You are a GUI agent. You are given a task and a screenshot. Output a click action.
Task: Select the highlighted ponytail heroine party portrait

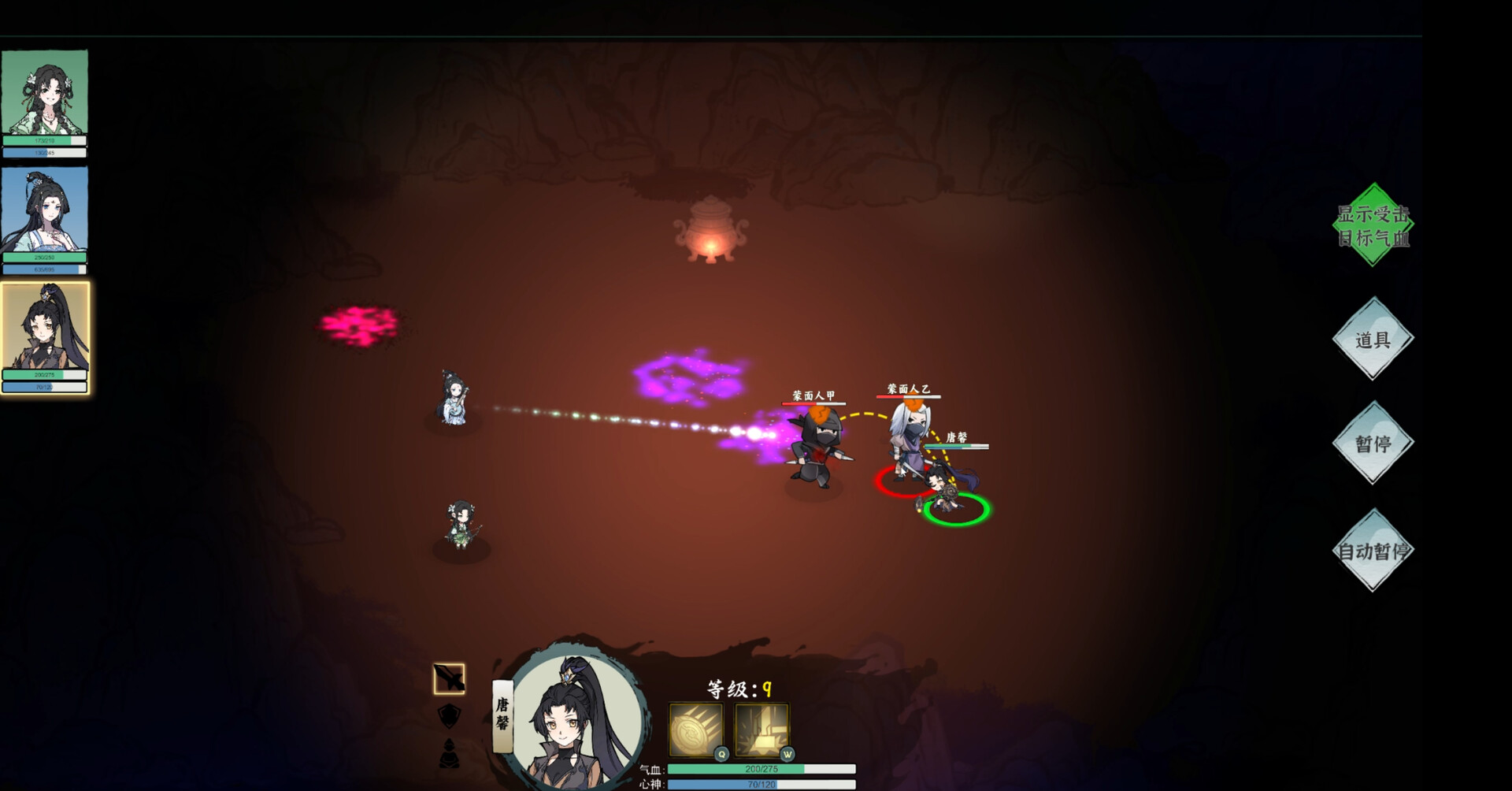pyautogui.click(x=45, y=329)
